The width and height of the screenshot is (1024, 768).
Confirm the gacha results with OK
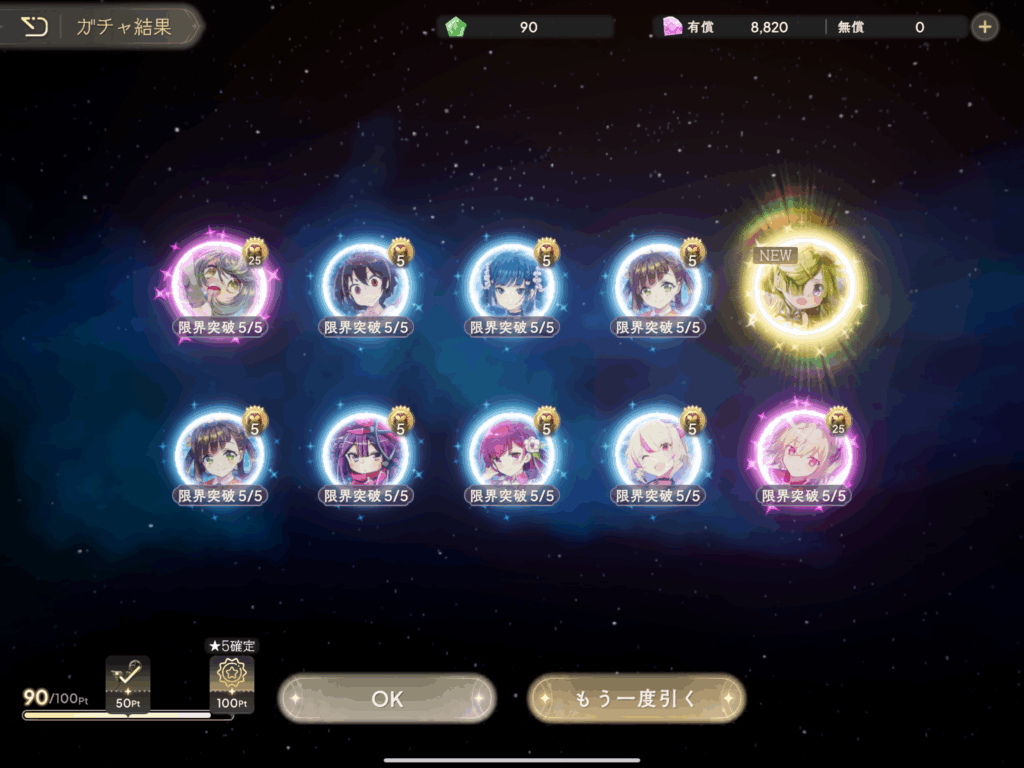(x=387, y=698)
